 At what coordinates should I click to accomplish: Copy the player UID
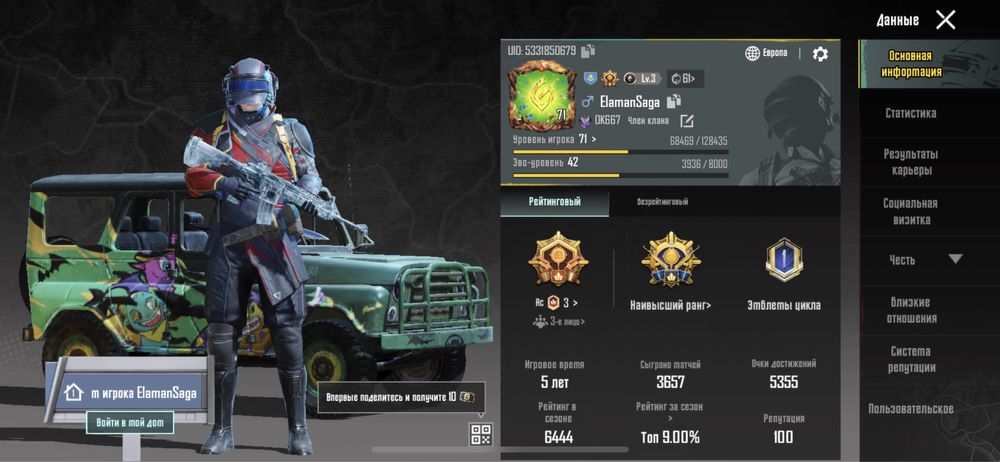pos(588,51)
